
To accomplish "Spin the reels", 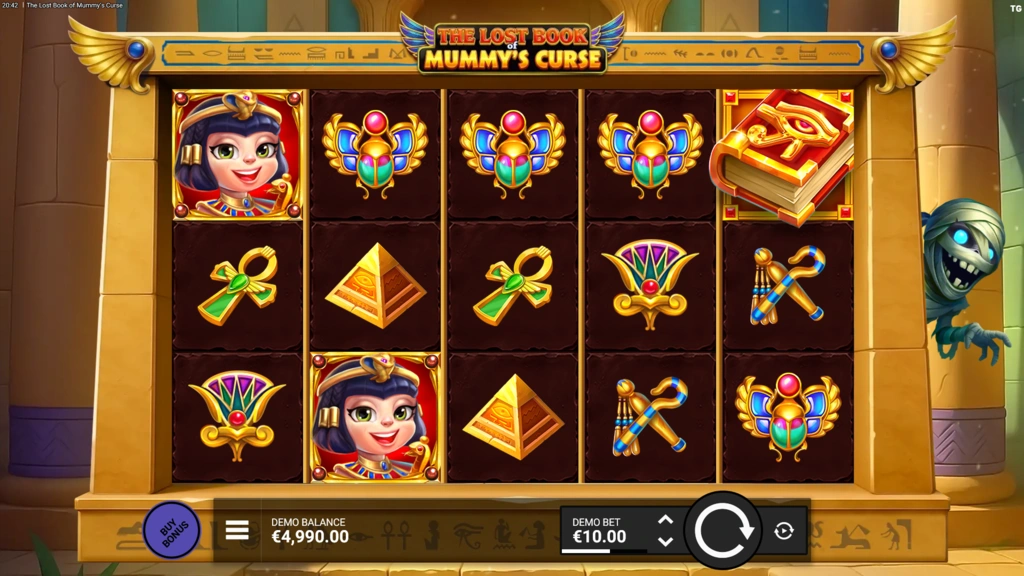I will (x=724, y=530).
